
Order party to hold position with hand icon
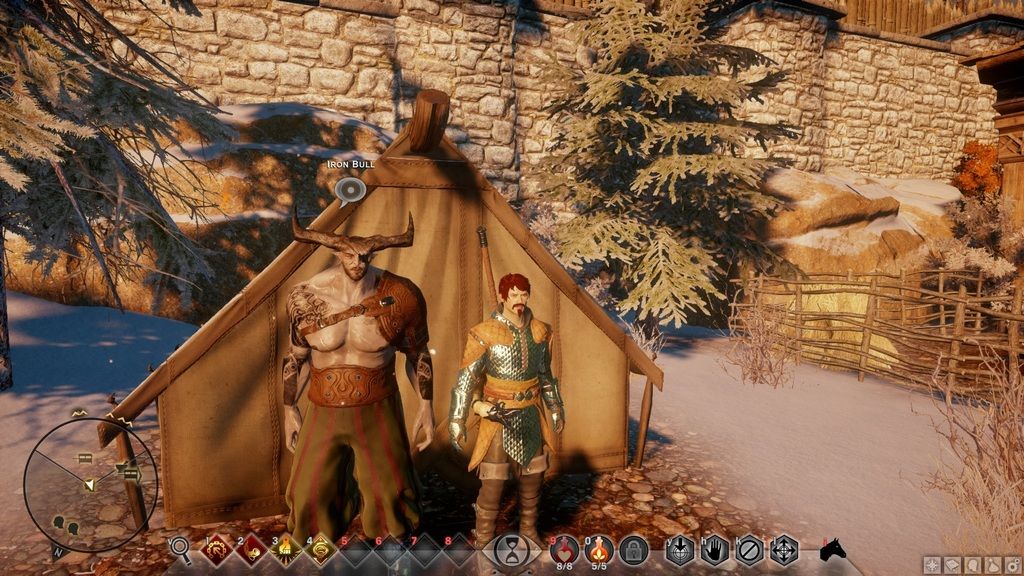(714, 549)
